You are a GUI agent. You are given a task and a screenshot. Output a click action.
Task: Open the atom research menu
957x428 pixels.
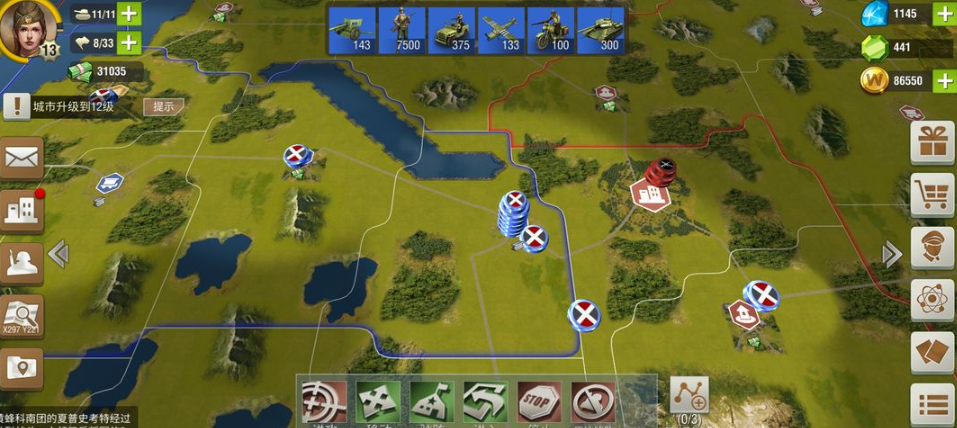932,300
